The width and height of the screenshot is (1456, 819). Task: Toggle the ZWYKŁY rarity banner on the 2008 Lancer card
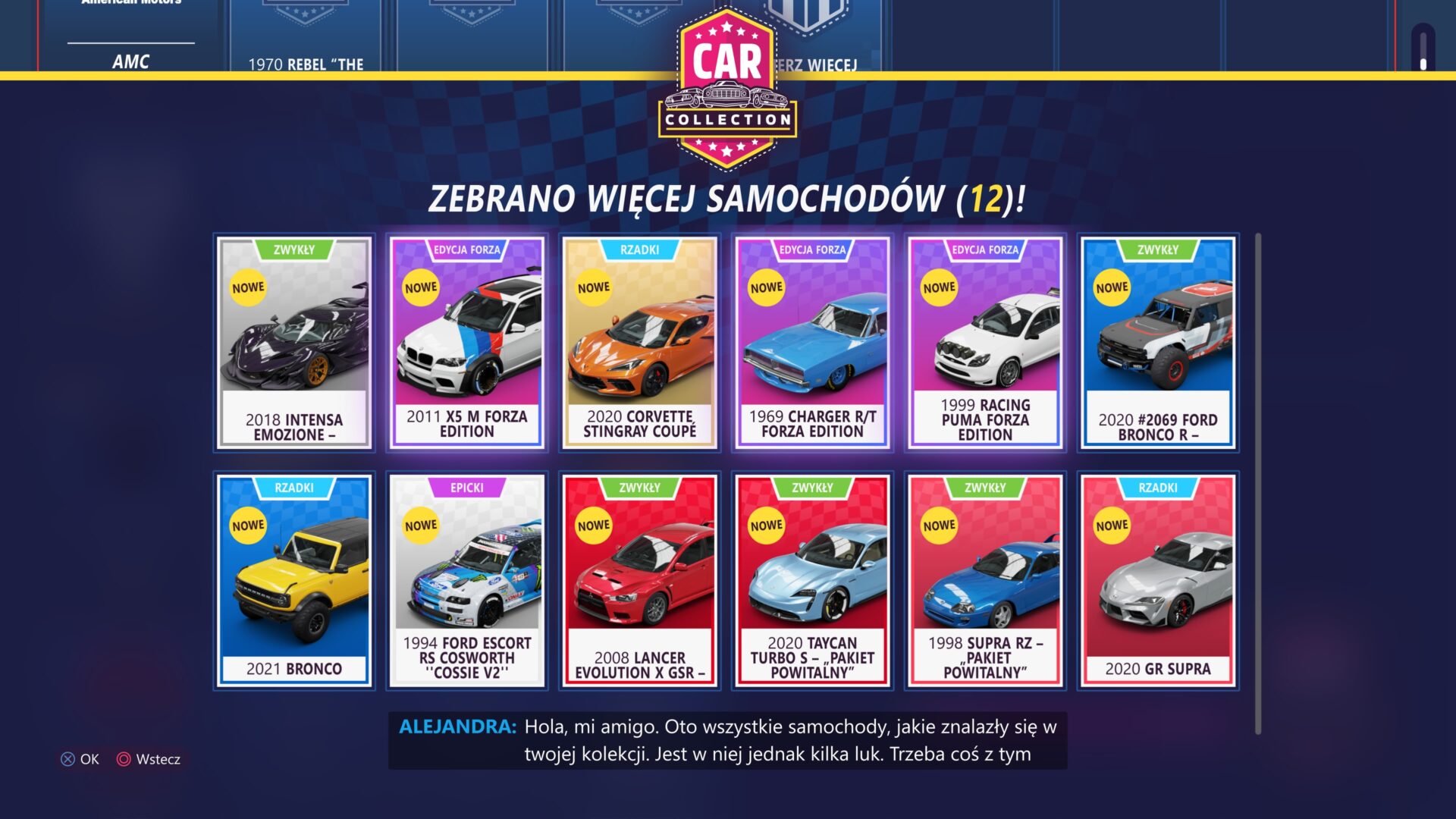[x=639, y=488]
